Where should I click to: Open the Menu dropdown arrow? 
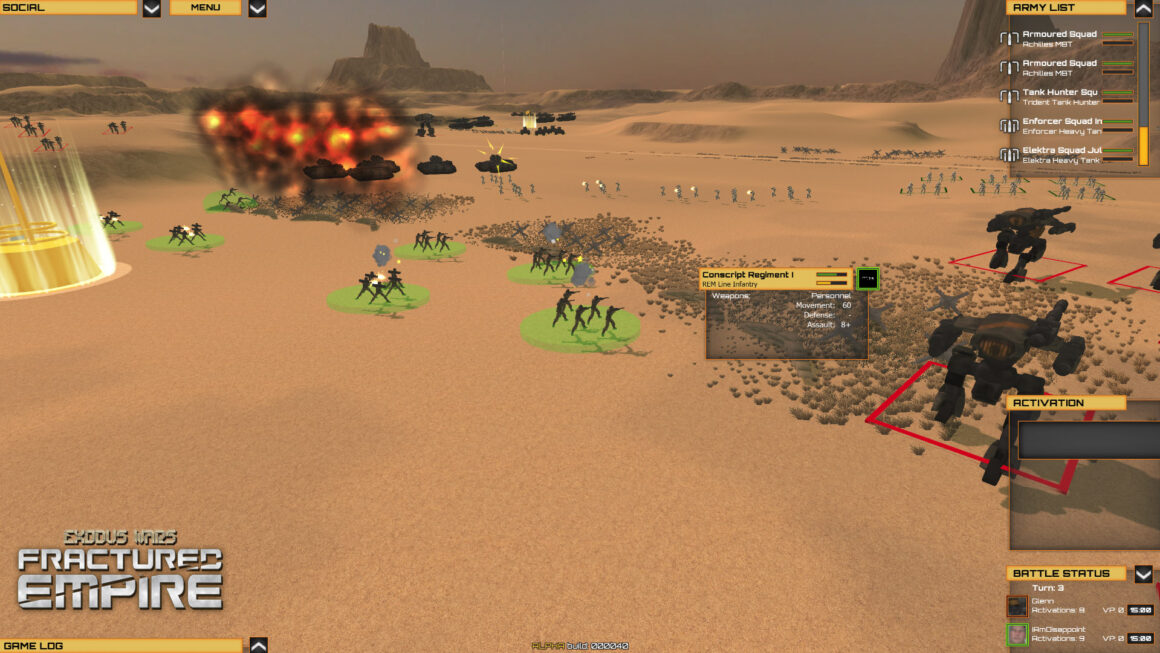pyautogui.click(x=257, y=8)
